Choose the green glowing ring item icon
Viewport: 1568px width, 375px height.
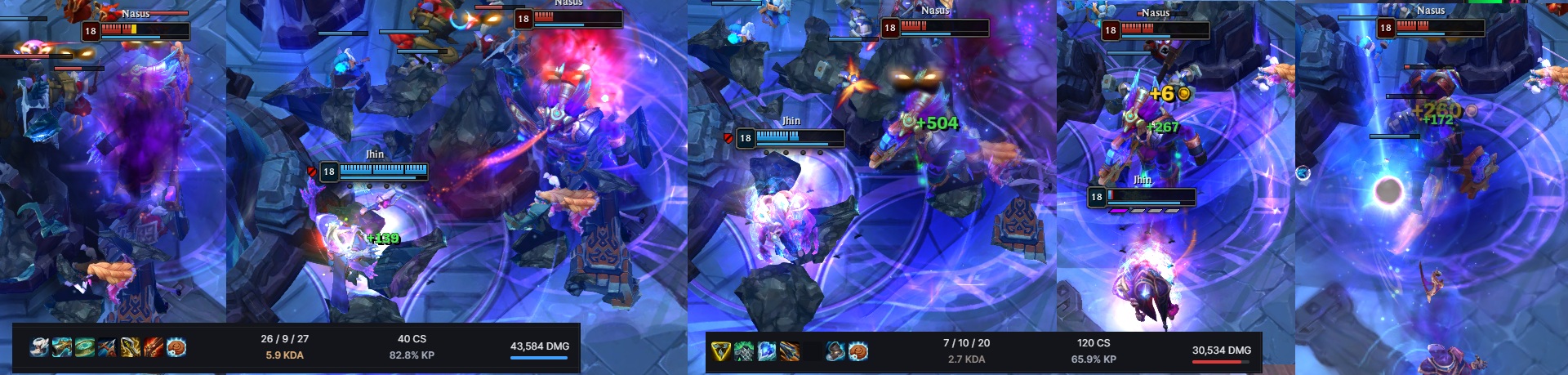pyautogui.click(x=85, y=348)
